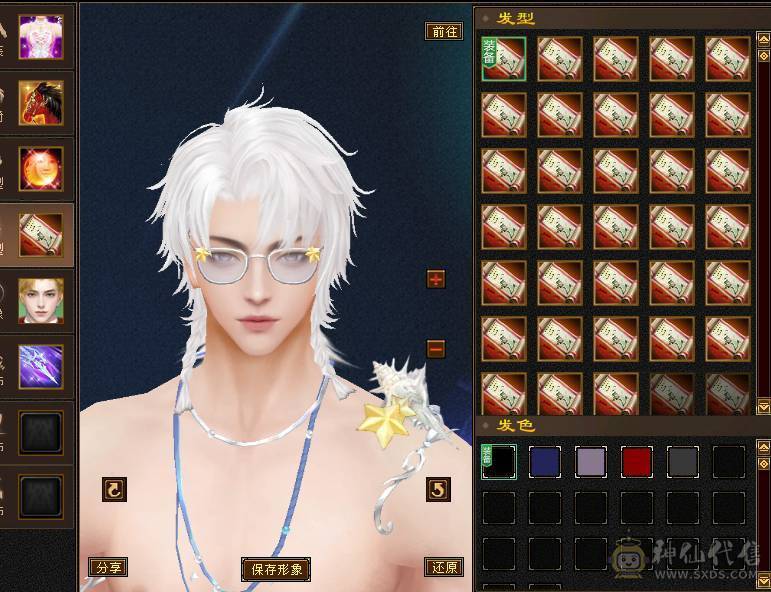Choose the red hair color swatch
Screen dimensions: 771x592
(x=636, y=462)
